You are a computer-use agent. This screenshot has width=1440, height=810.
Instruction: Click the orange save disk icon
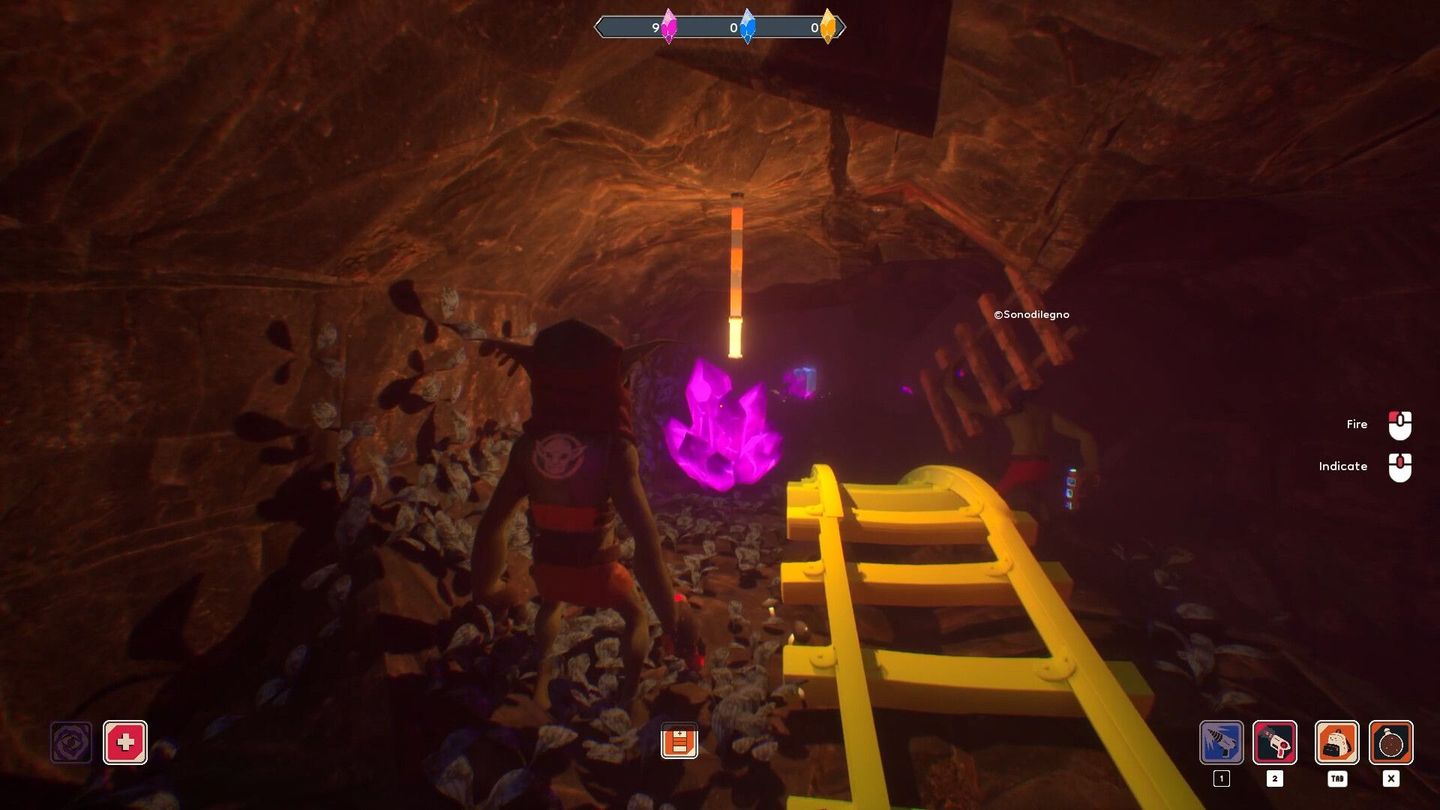coord(679,743)
